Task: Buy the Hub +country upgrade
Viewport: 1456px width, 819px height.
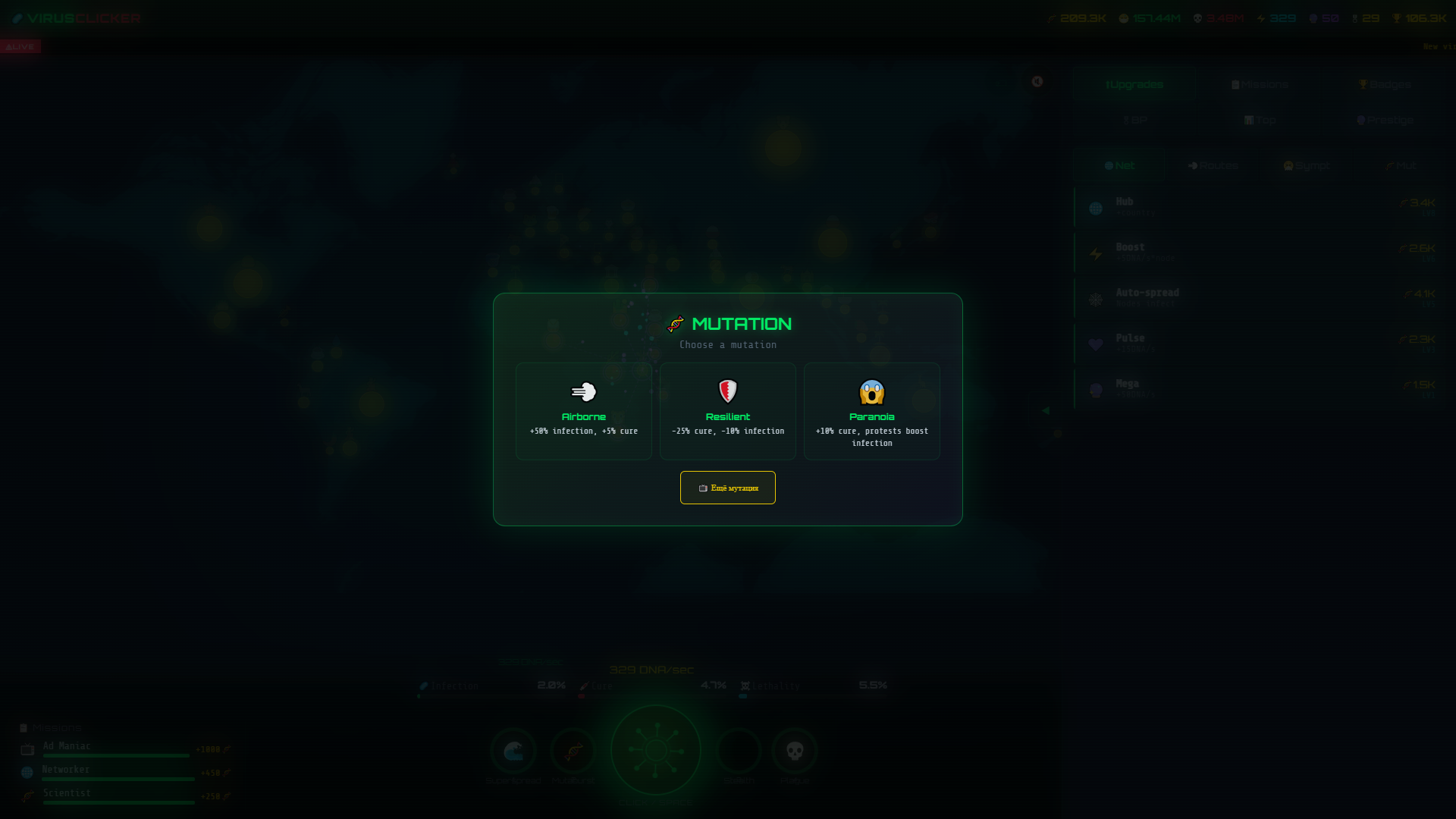Action: (1259, 206)
